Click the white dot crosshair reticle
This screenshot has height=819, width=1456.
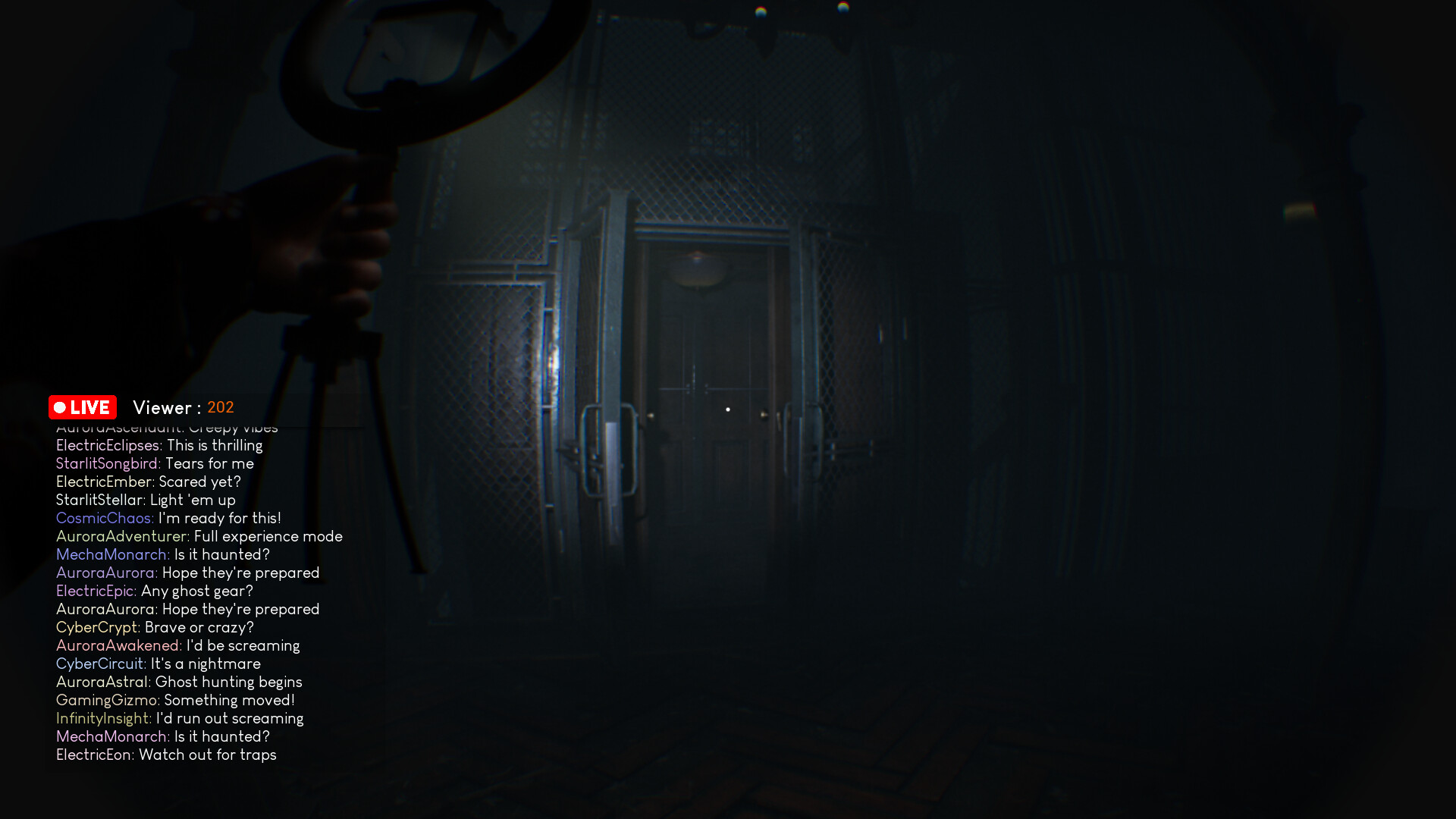pos(729,409)
